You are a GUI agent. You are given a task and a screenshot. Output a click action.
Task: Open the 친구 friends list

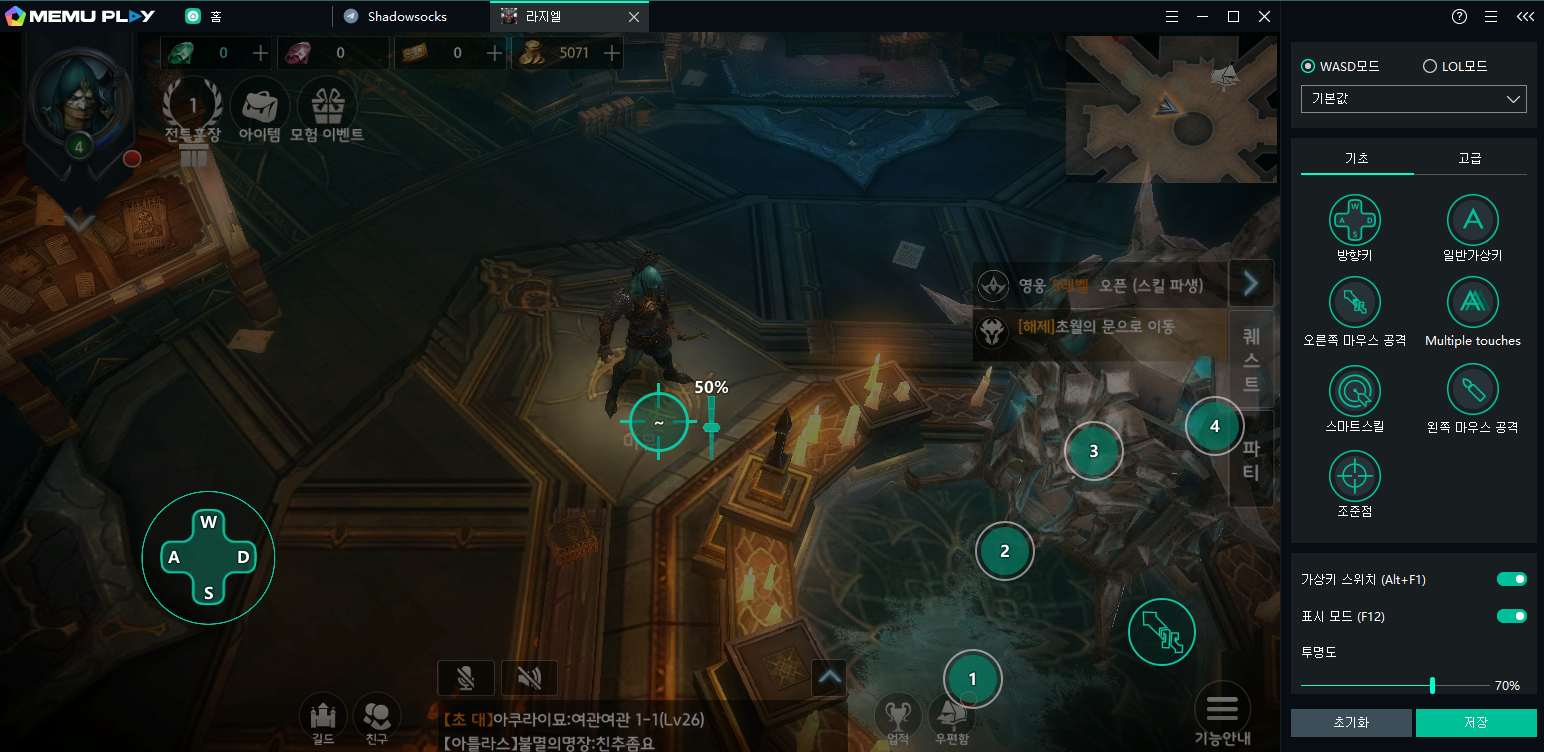pyautogui.click(x=377, y=716)
